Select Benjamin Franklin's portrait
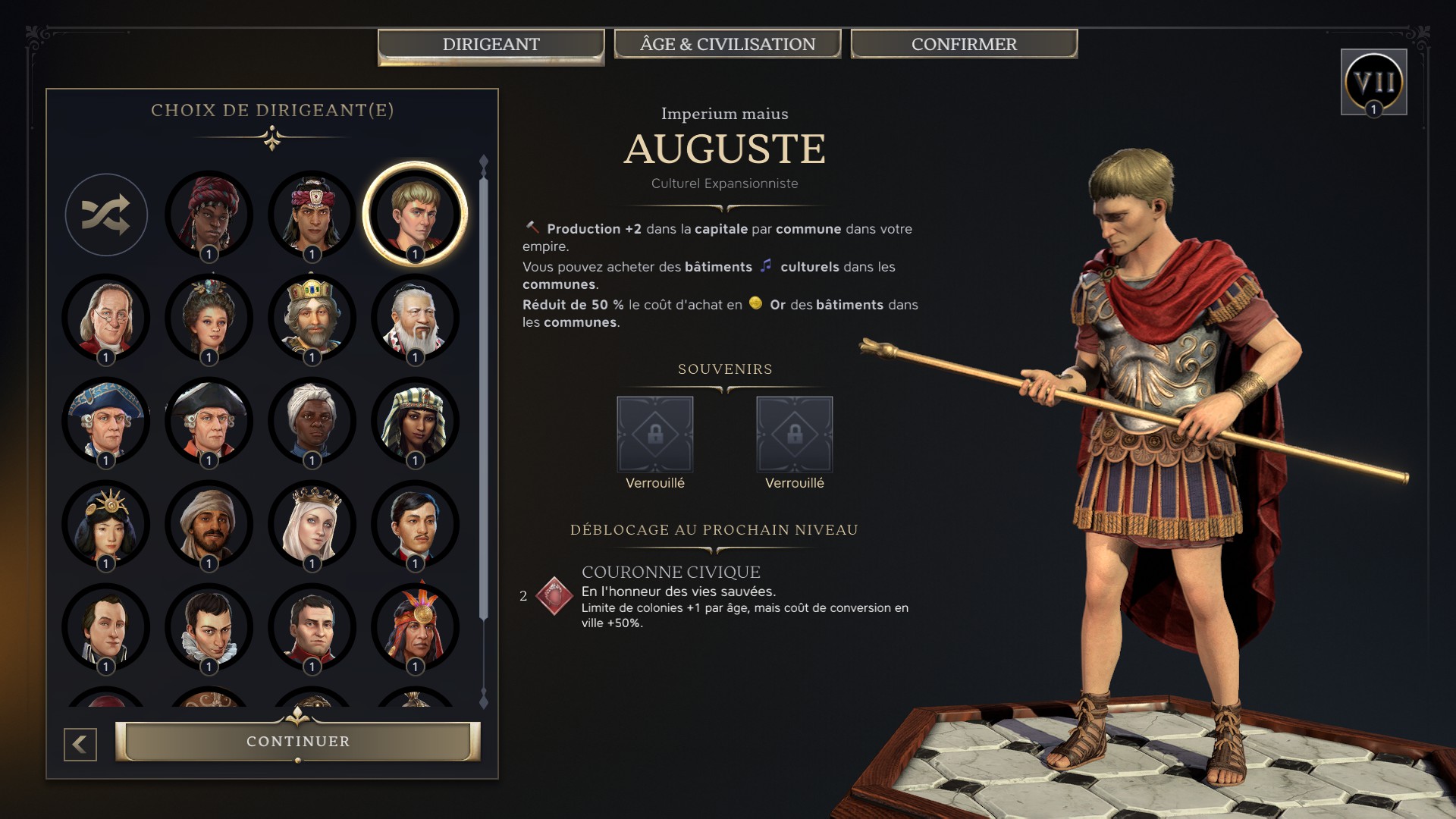 [106, 318]
